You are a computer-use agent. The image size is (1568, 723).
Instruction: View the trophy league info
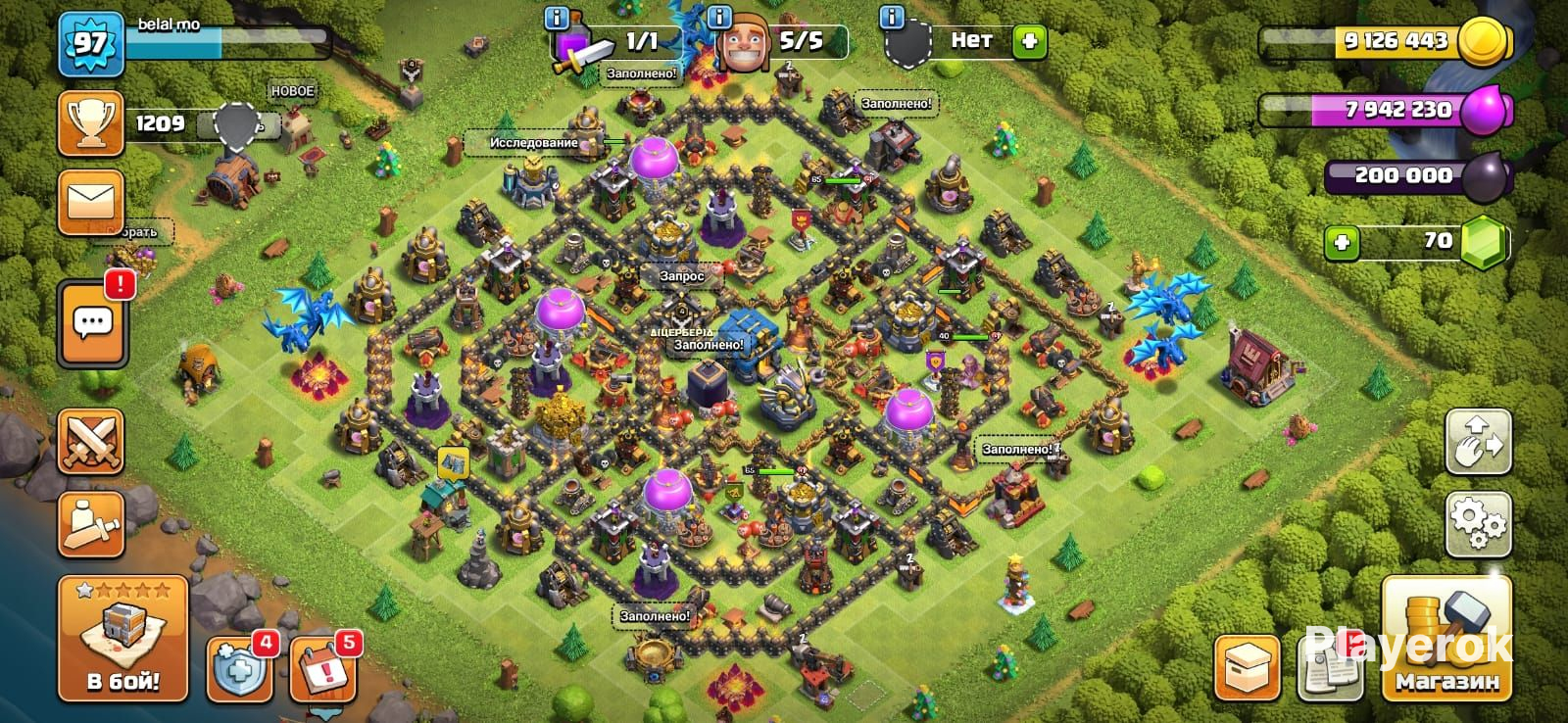[90, 123]
